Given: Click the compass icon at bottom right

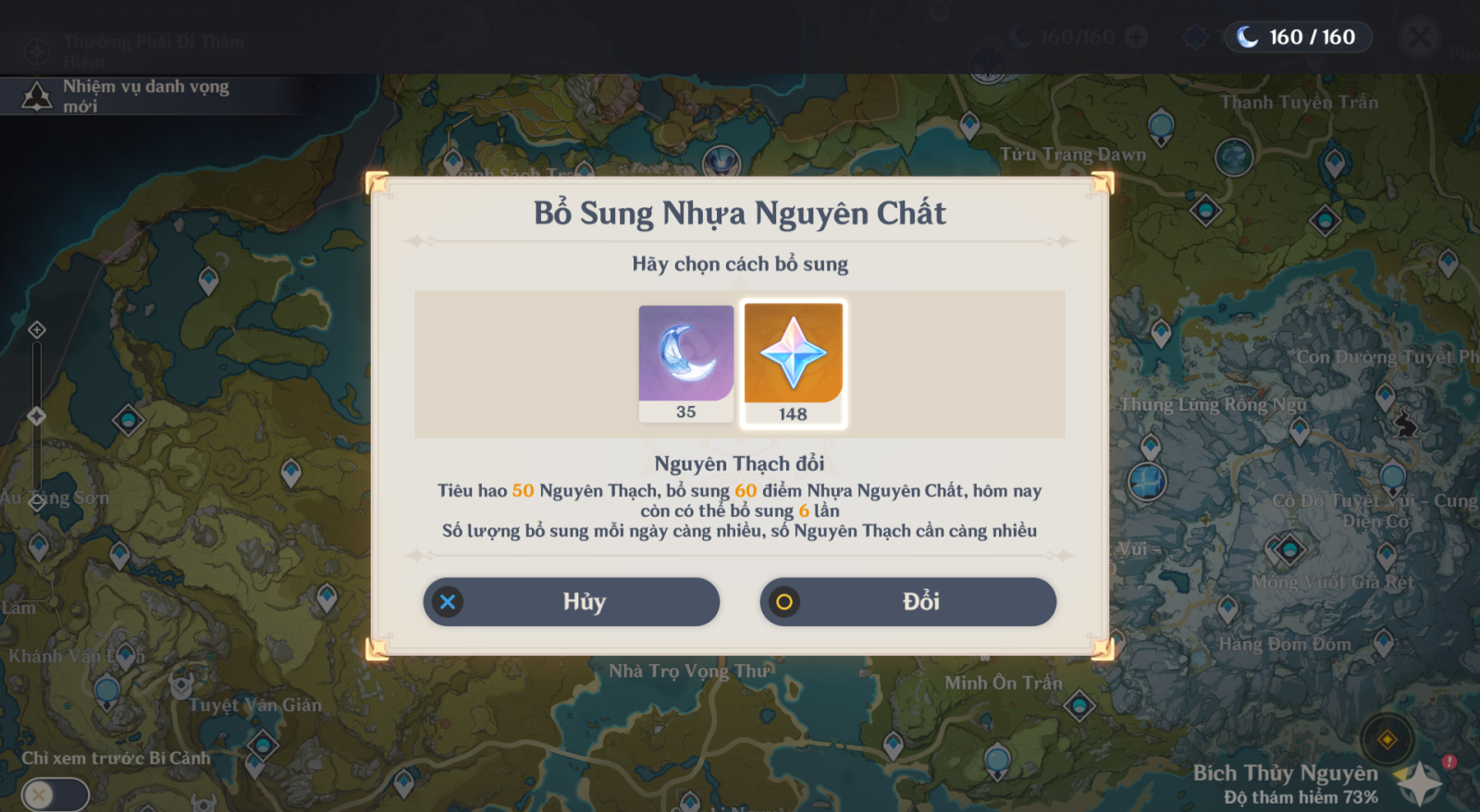Looking at the screenshot, I should (1386, 742).
